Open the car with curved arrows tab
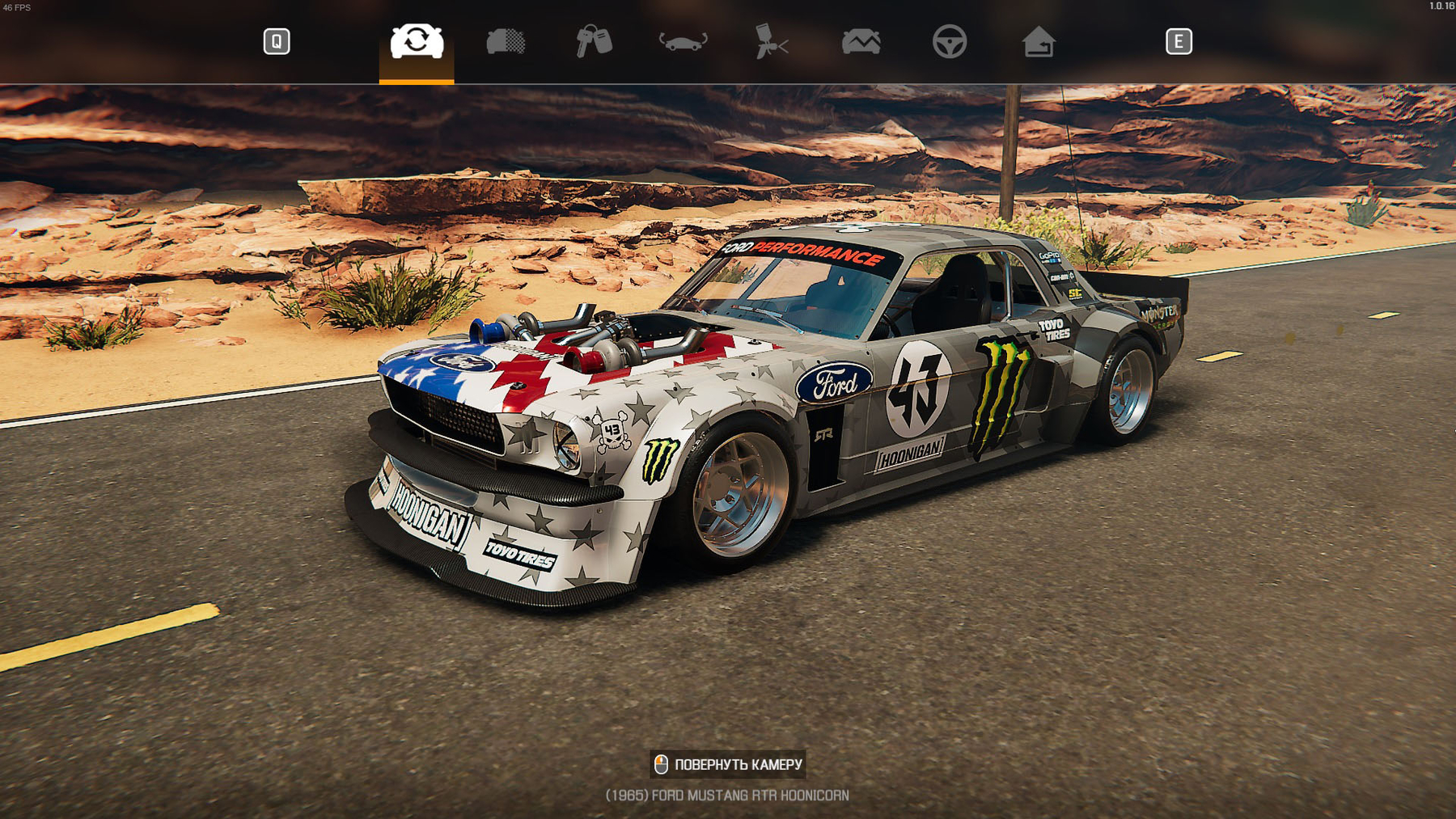The image size is (1456, 819). tap(684, 41)
